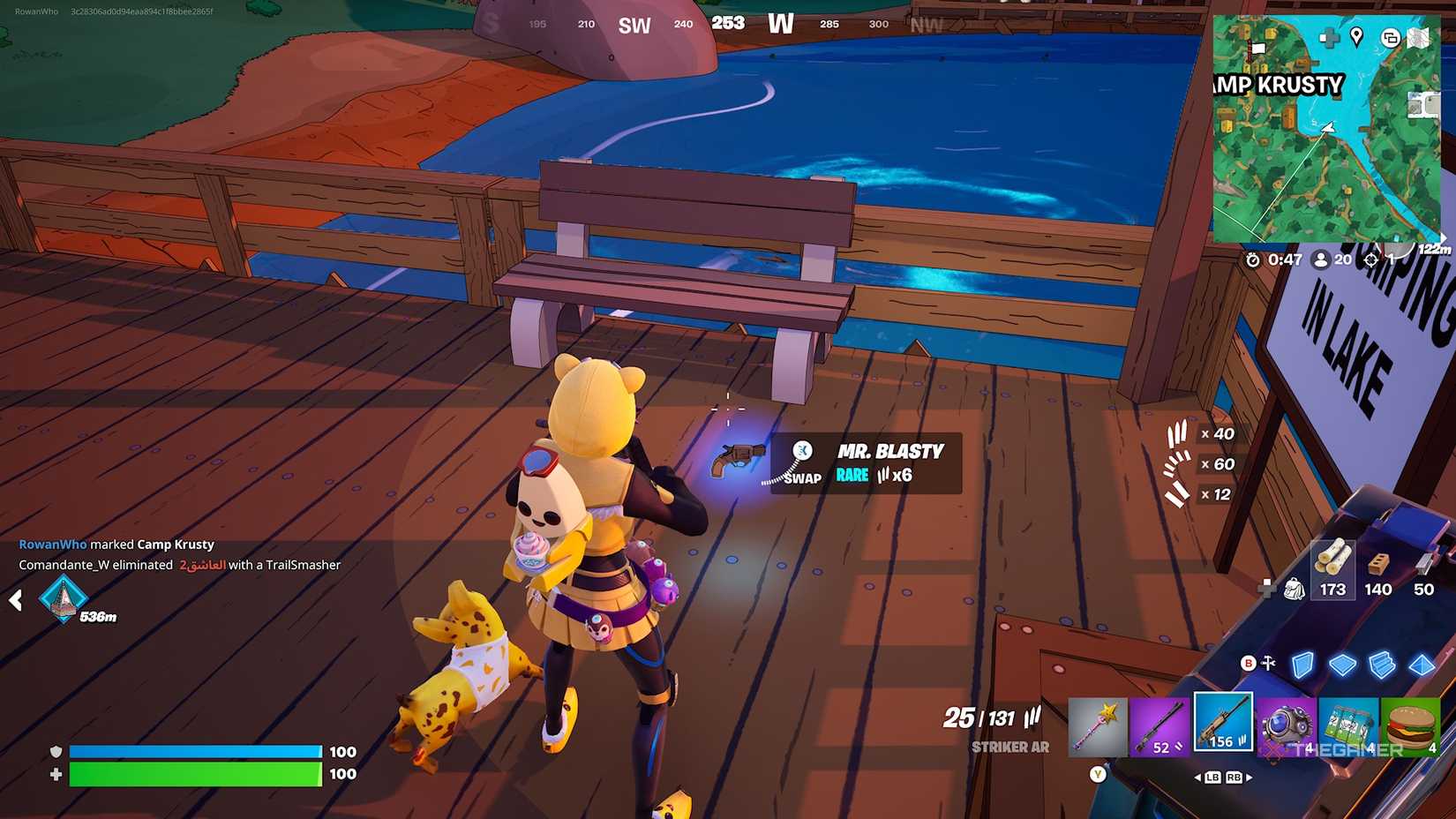Click the place marker pin icon above the minimap
1456x819 pixels.
(x=1356, y=38)
